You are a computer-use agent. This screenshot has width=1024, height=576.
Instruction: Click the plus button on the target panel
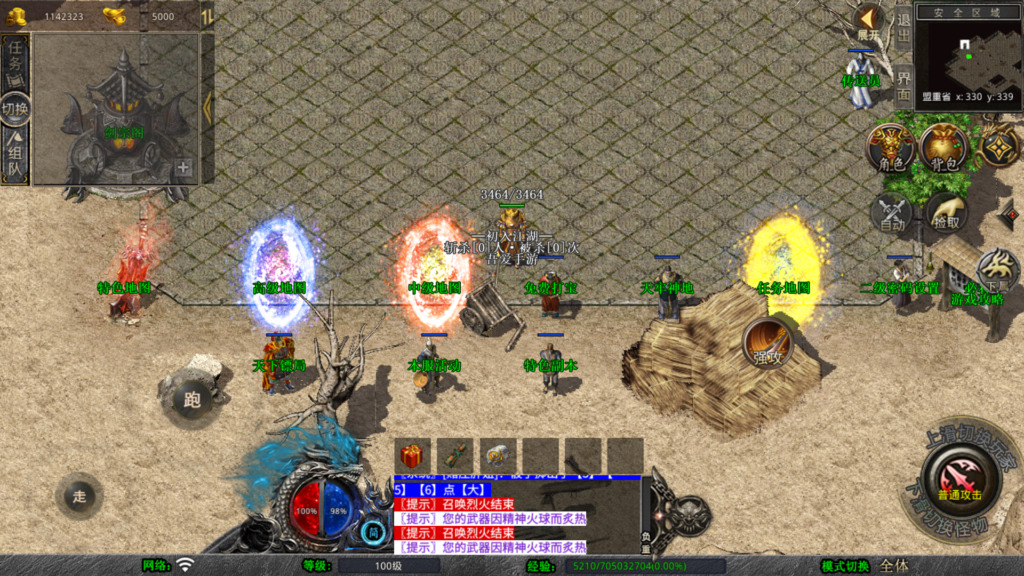[184, 168]
